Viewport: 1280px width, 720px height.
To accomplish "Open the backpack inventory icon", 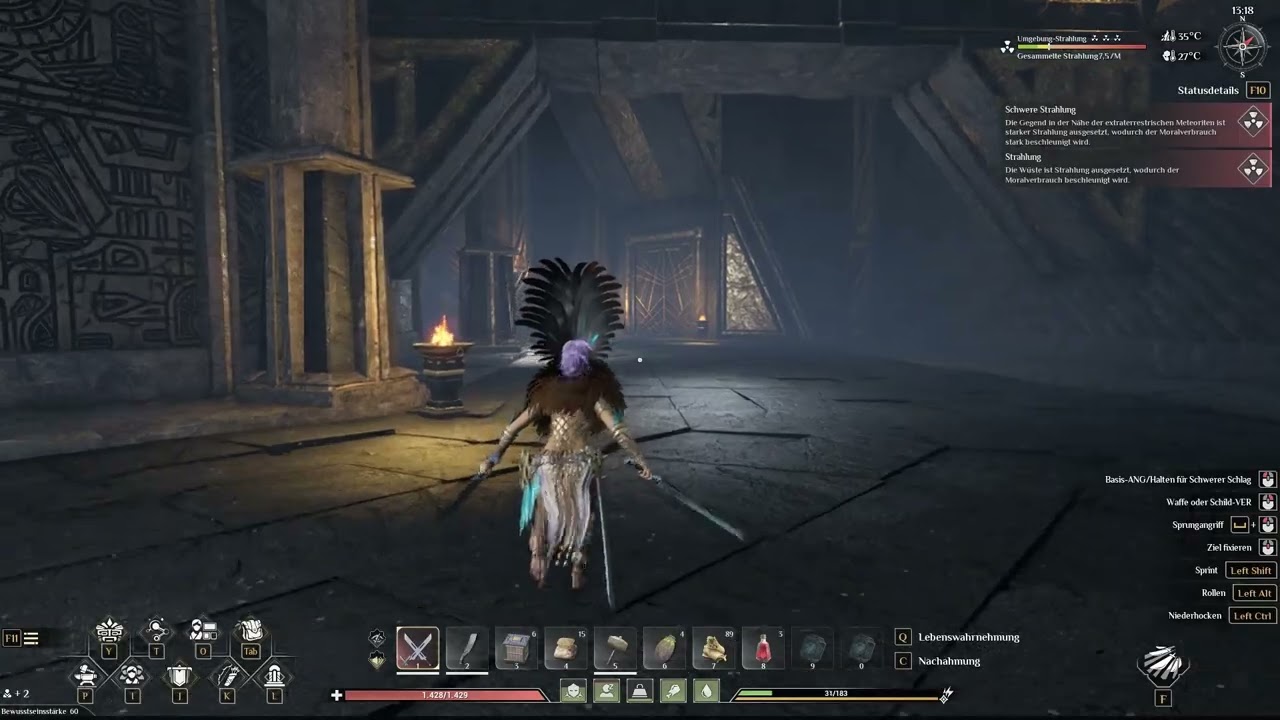I will click(x=250, y=630).
